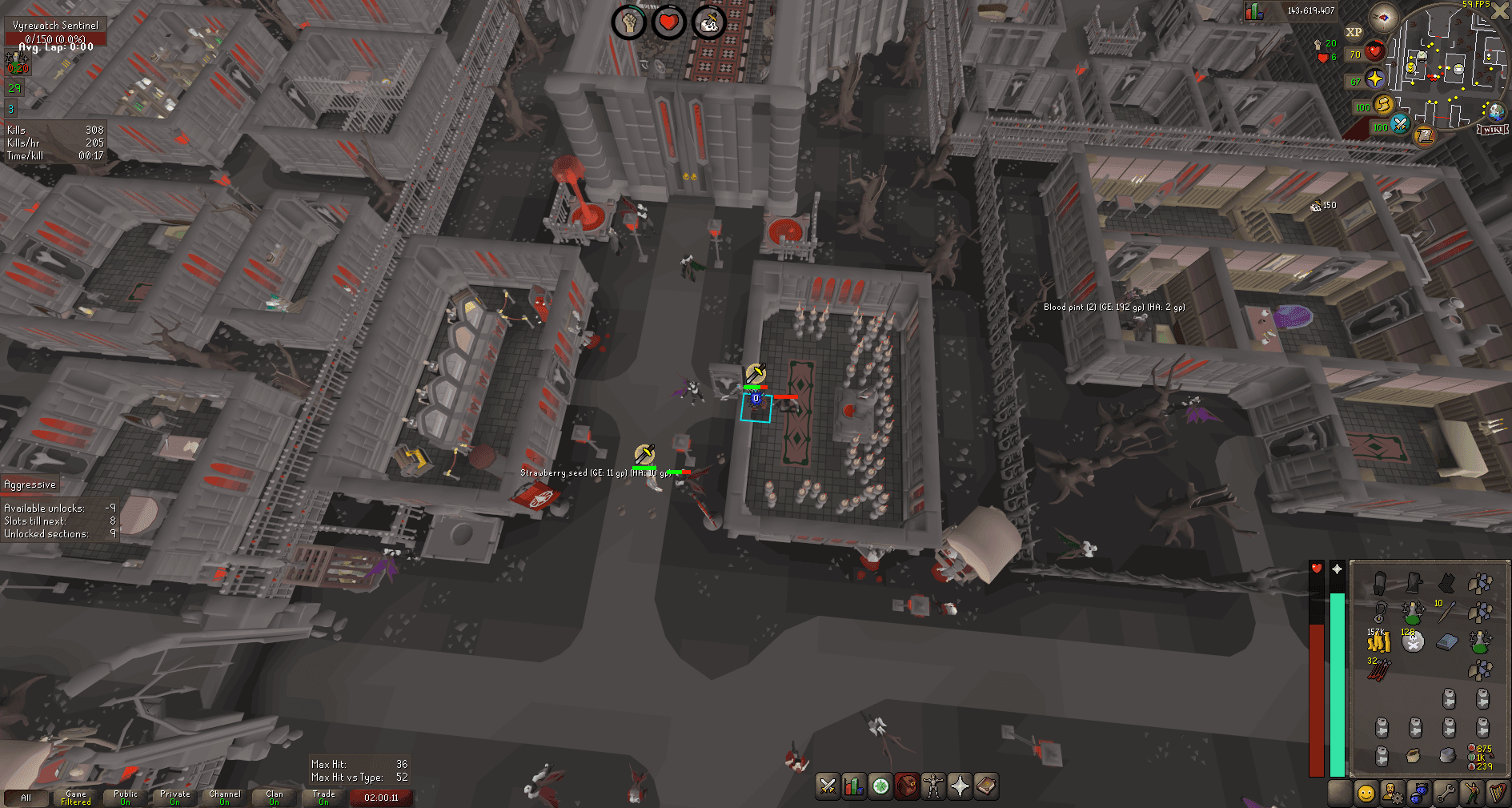
Task: Reset the camera using the compass icon
Action: click(1385, 18)
